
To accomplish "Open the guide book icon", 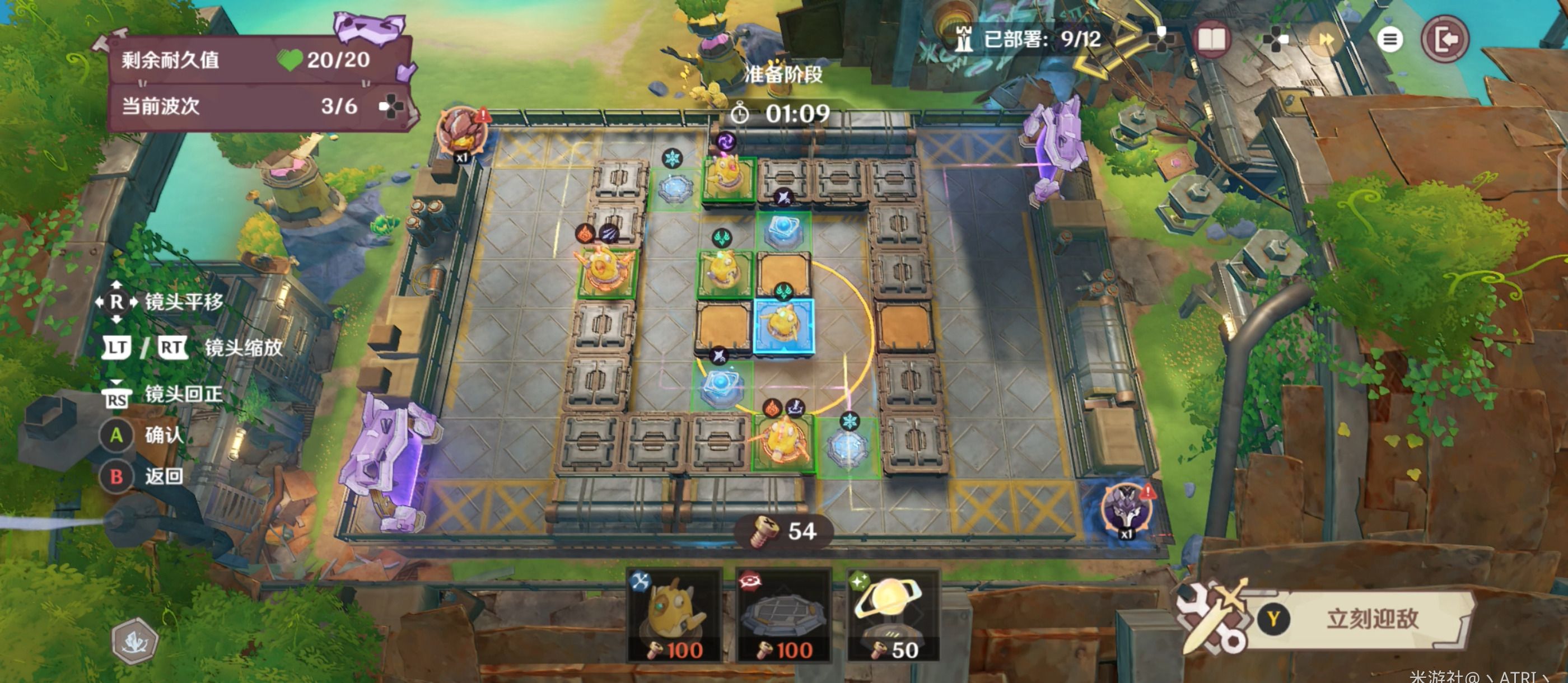I will point(1211,40).
